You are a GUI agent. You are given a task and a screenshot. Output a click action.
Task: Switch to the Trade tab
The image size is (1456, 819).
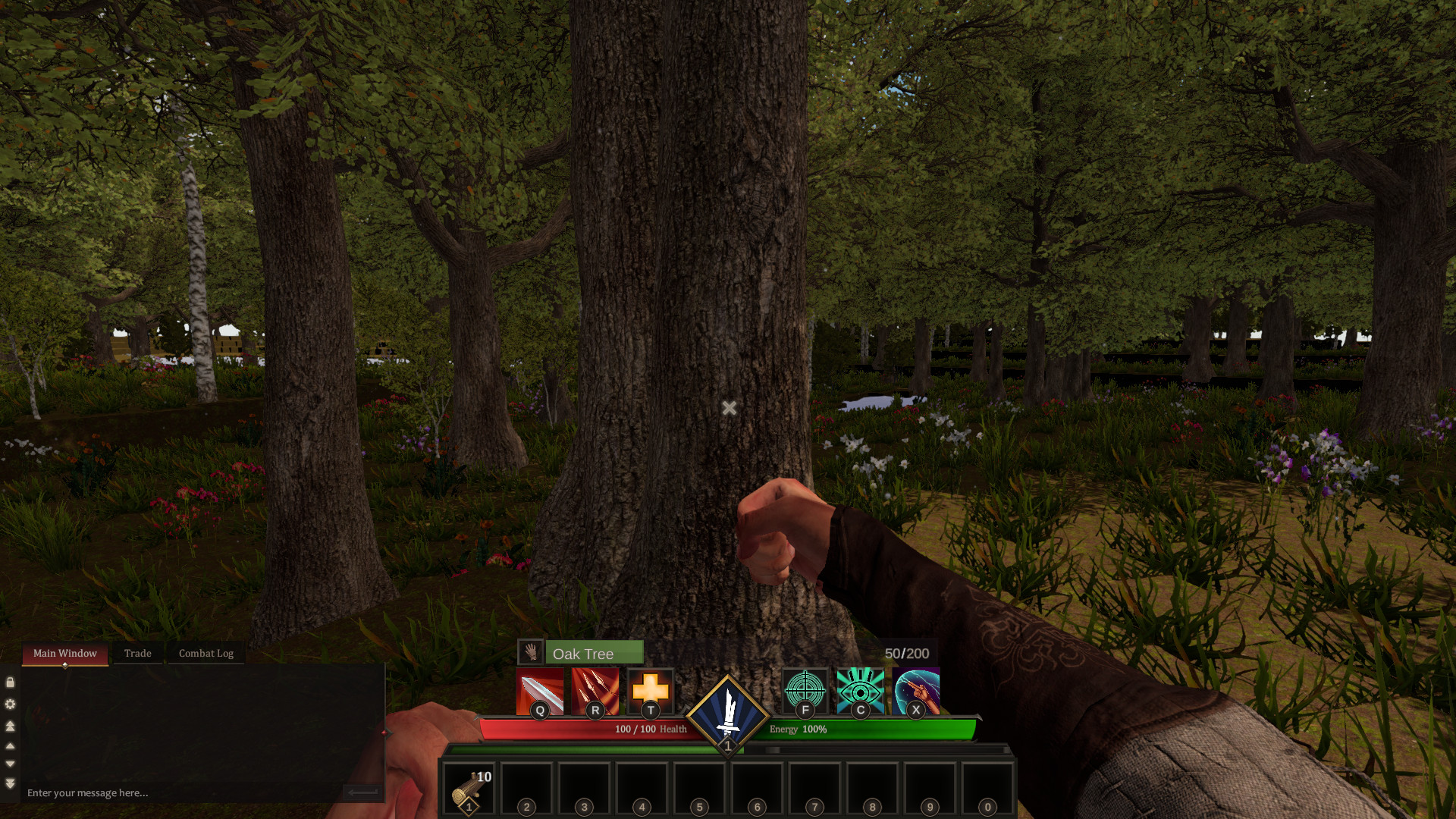point(137,653)
